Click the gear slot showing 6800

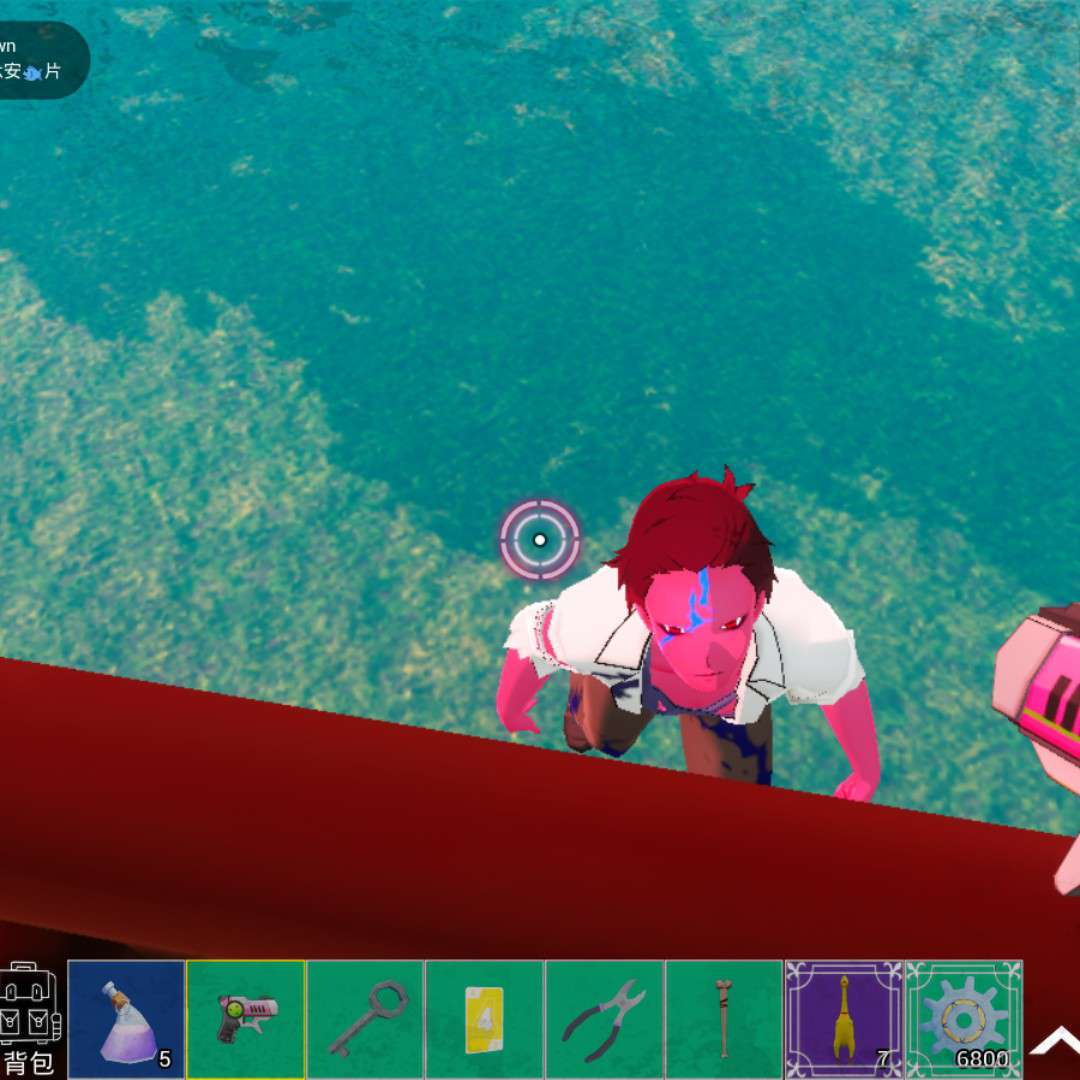point(963,1019)
